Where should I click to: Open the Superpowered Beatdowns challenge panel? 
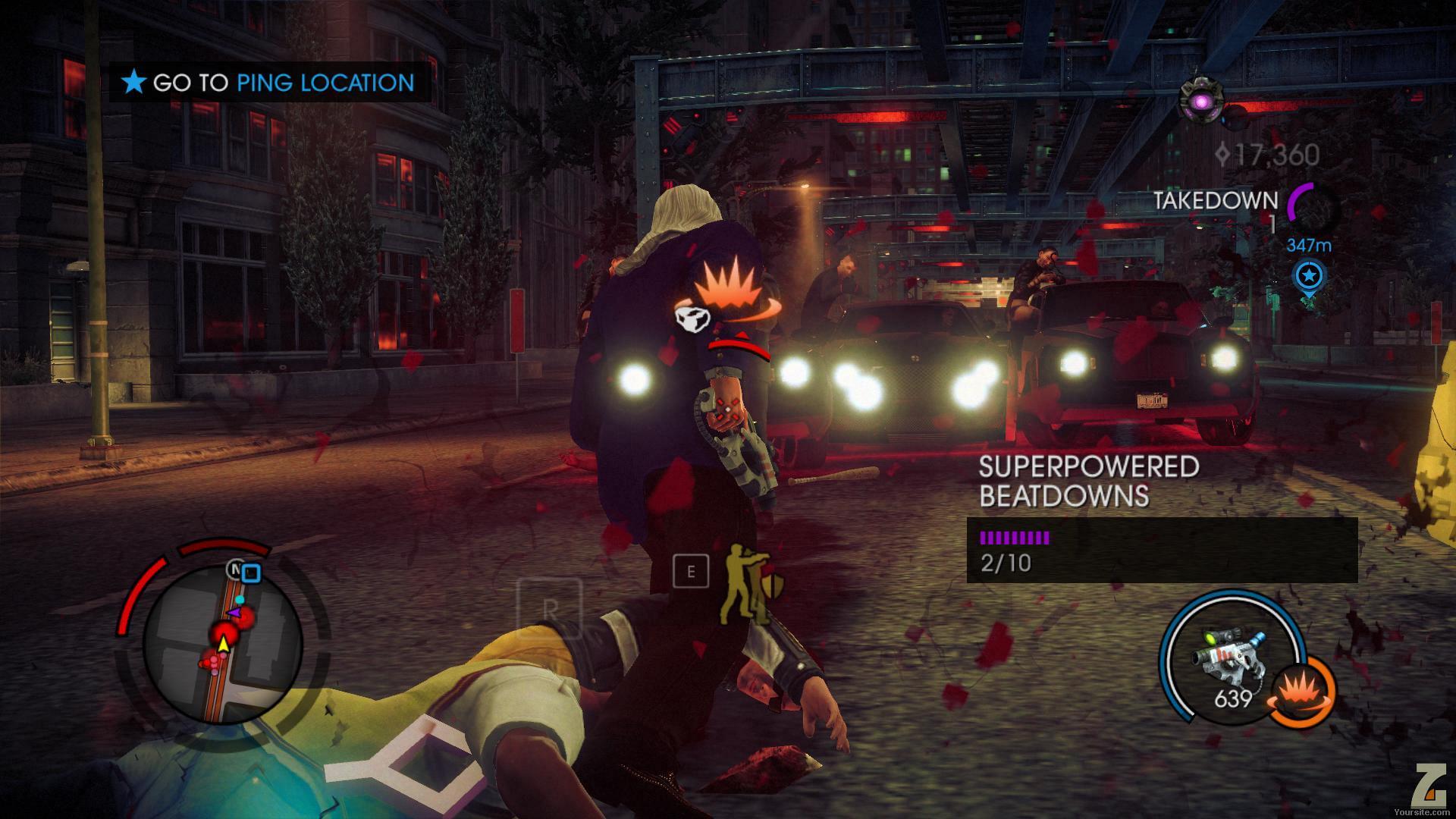click(1161, 550)
